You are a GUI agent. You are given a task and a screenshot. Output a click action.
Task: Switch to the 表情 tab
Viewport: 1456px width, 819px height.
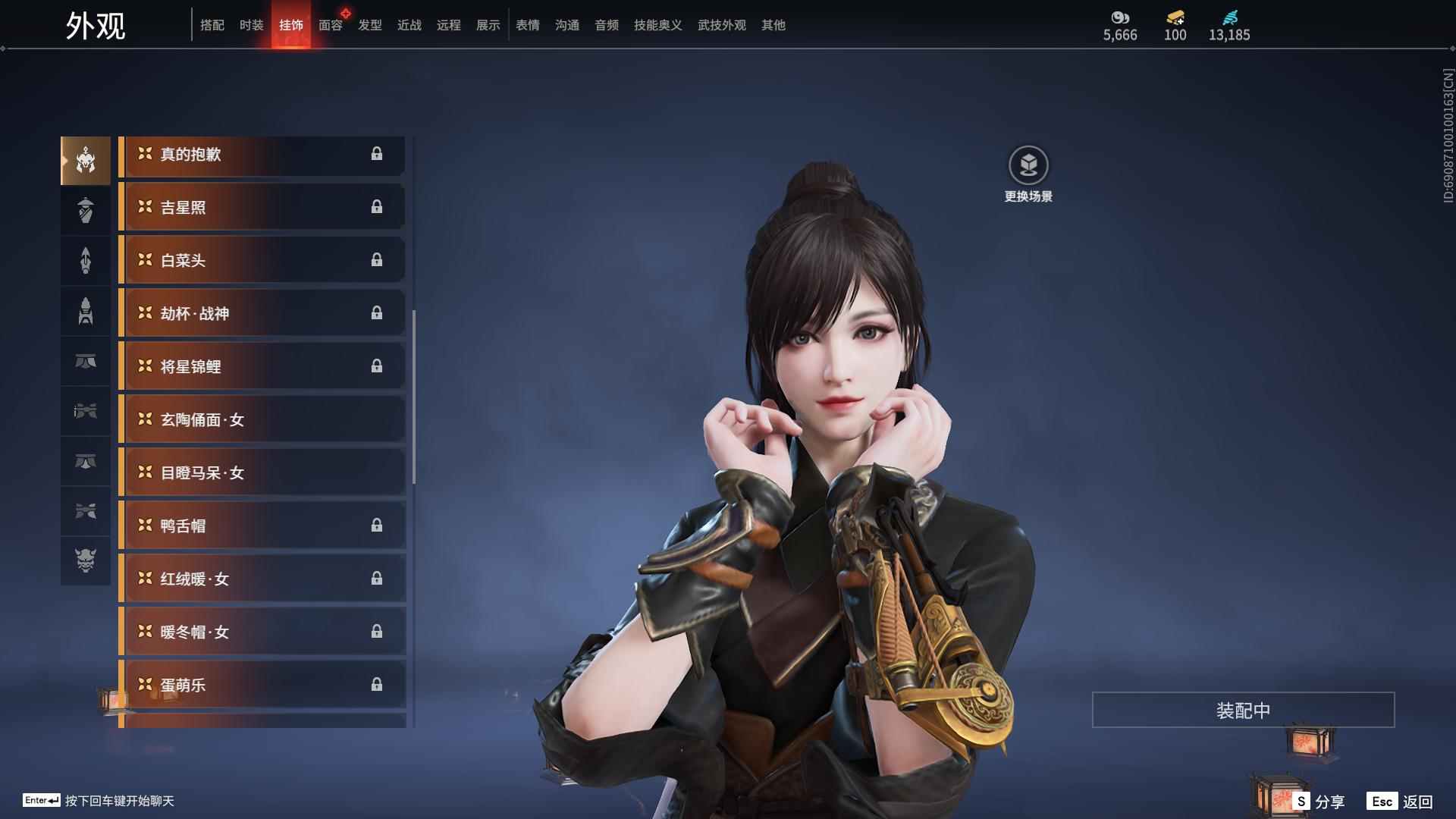pos(527,25)
